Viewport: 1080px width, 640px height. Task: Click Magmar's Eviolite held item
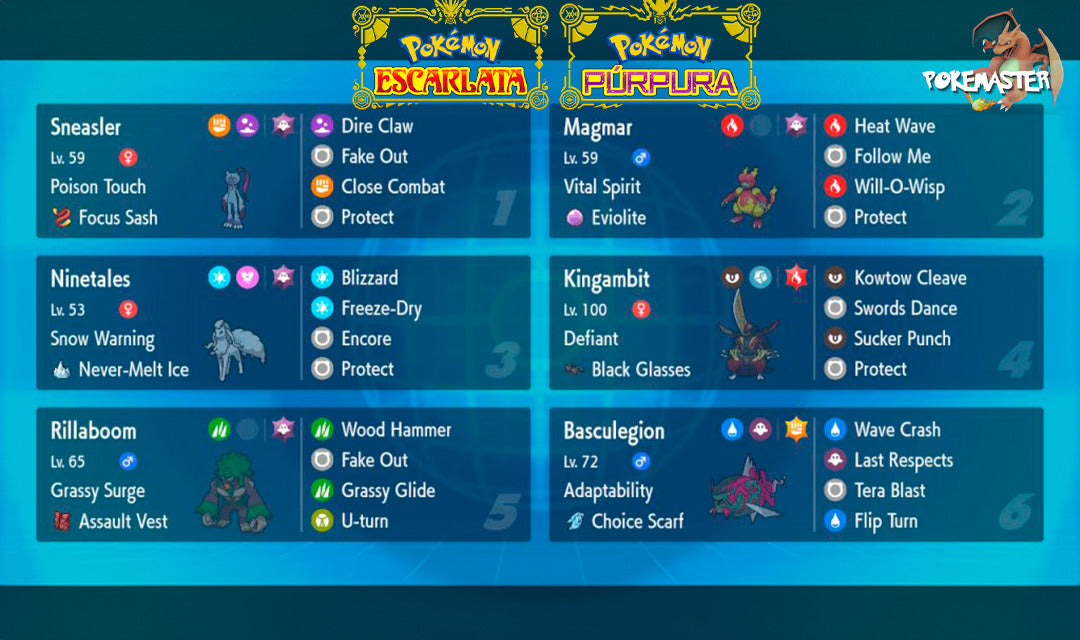pyautogui.click(x=617, y=217)
